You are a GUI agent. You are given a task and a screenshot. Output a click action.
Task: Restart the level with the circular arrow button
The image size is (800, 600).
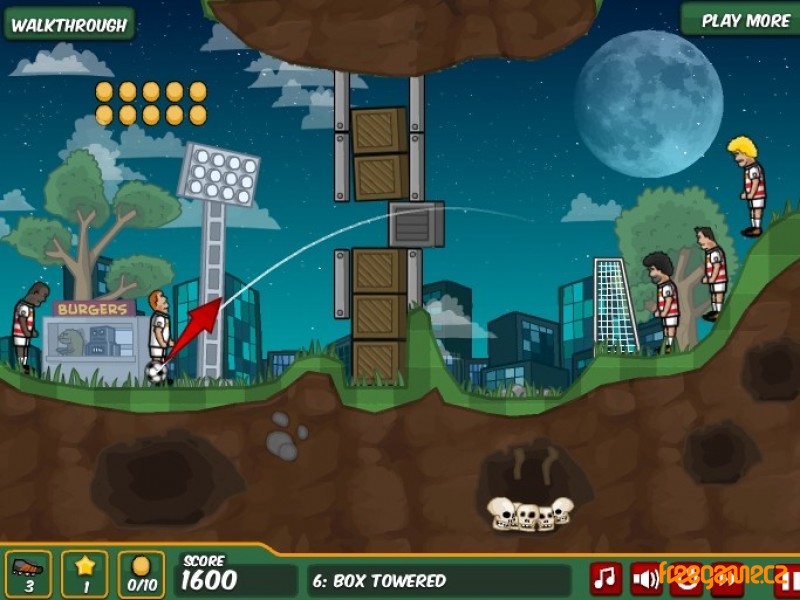pos(687,579)
